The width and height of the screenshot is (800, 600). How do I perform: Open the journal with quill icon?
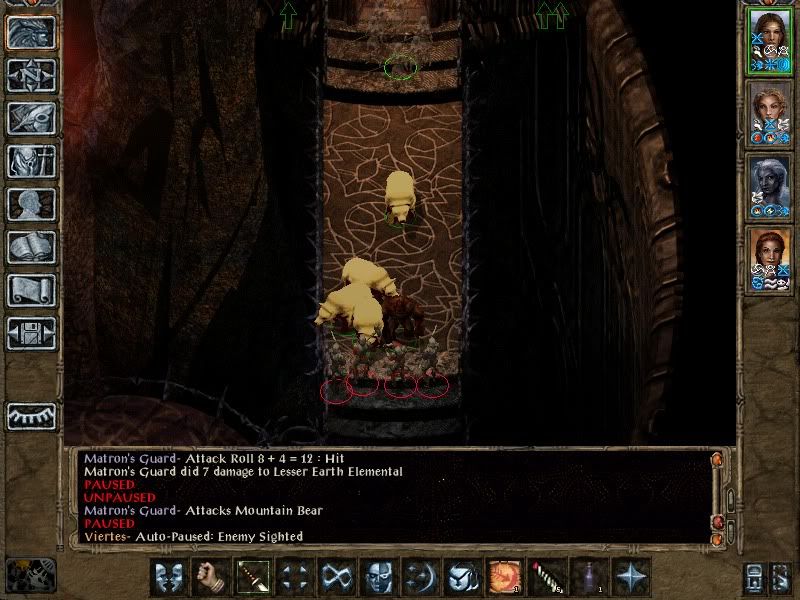coord(31,118)
